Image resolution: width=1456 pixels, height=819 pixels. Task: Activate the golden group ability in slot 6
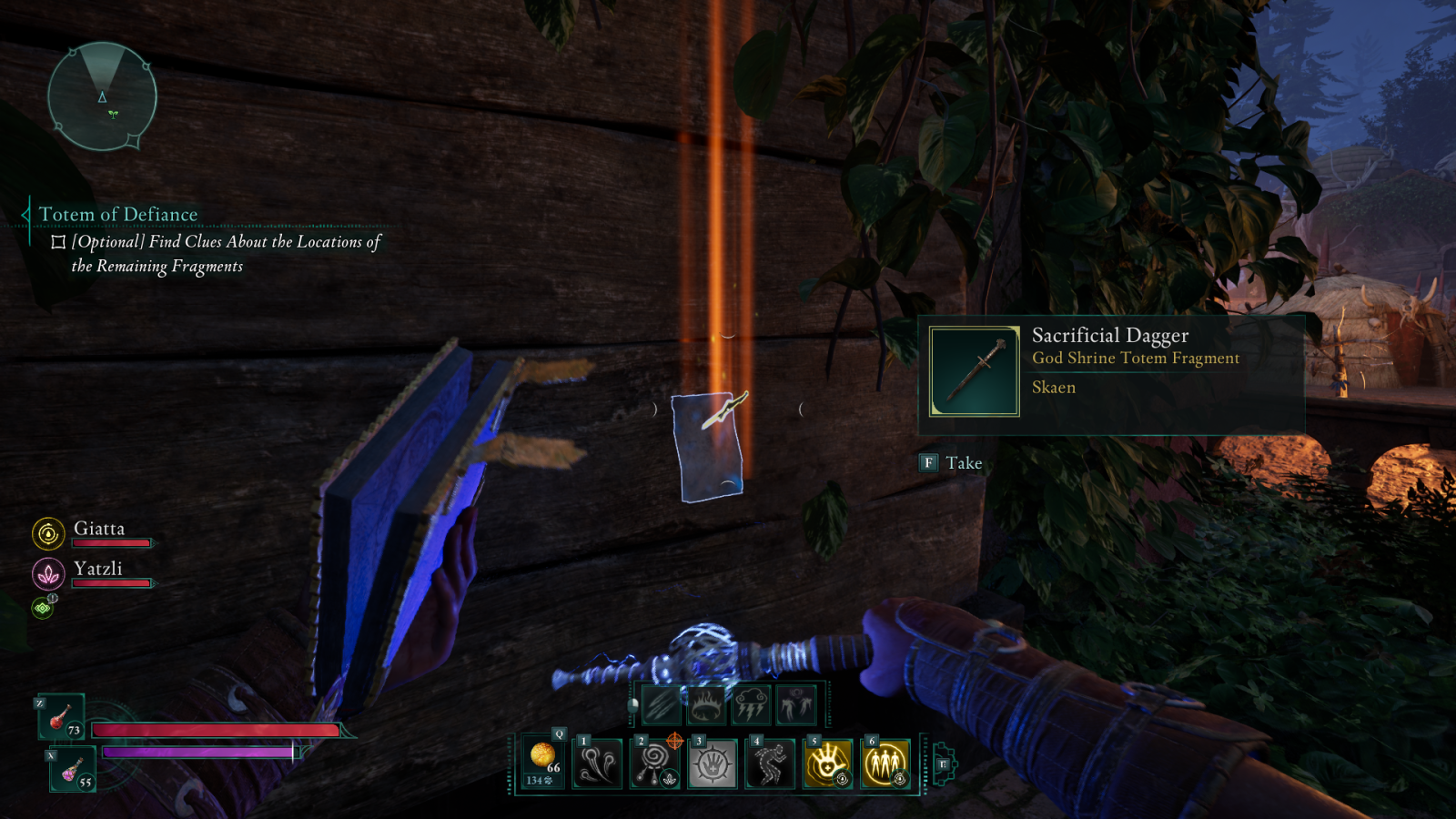884,762
